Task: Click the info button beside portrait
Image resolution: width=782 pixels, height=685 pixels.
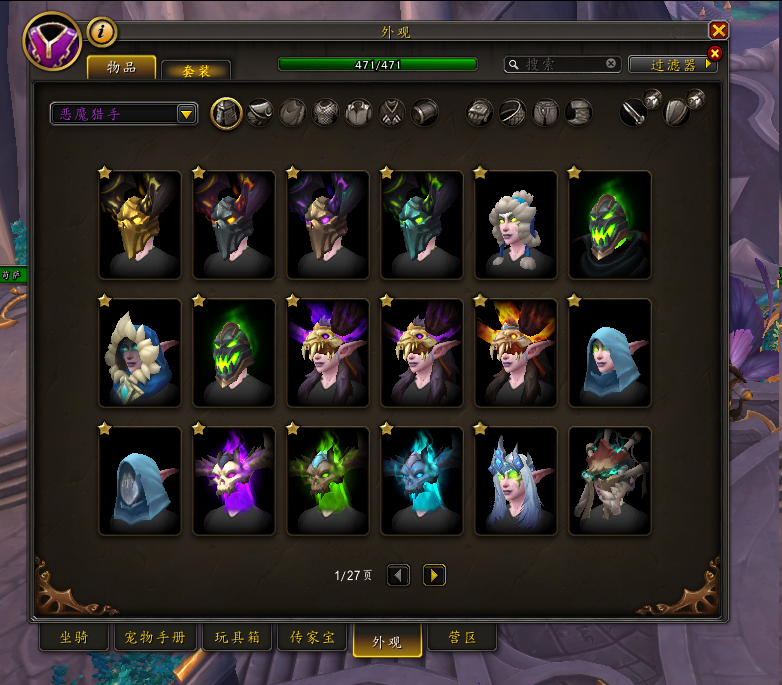Action: [101, 32]
